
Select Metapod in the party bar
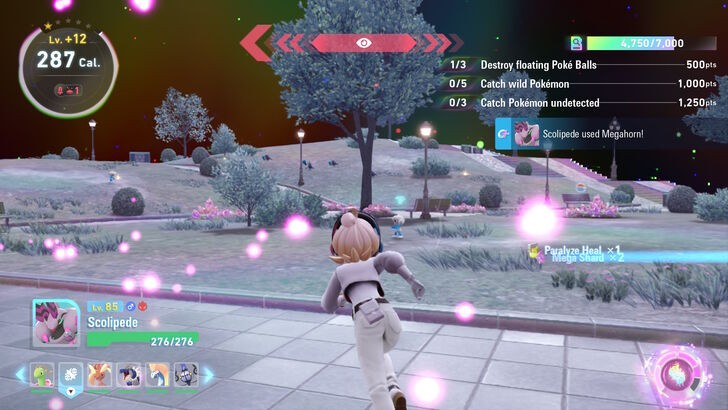point(41,374)
